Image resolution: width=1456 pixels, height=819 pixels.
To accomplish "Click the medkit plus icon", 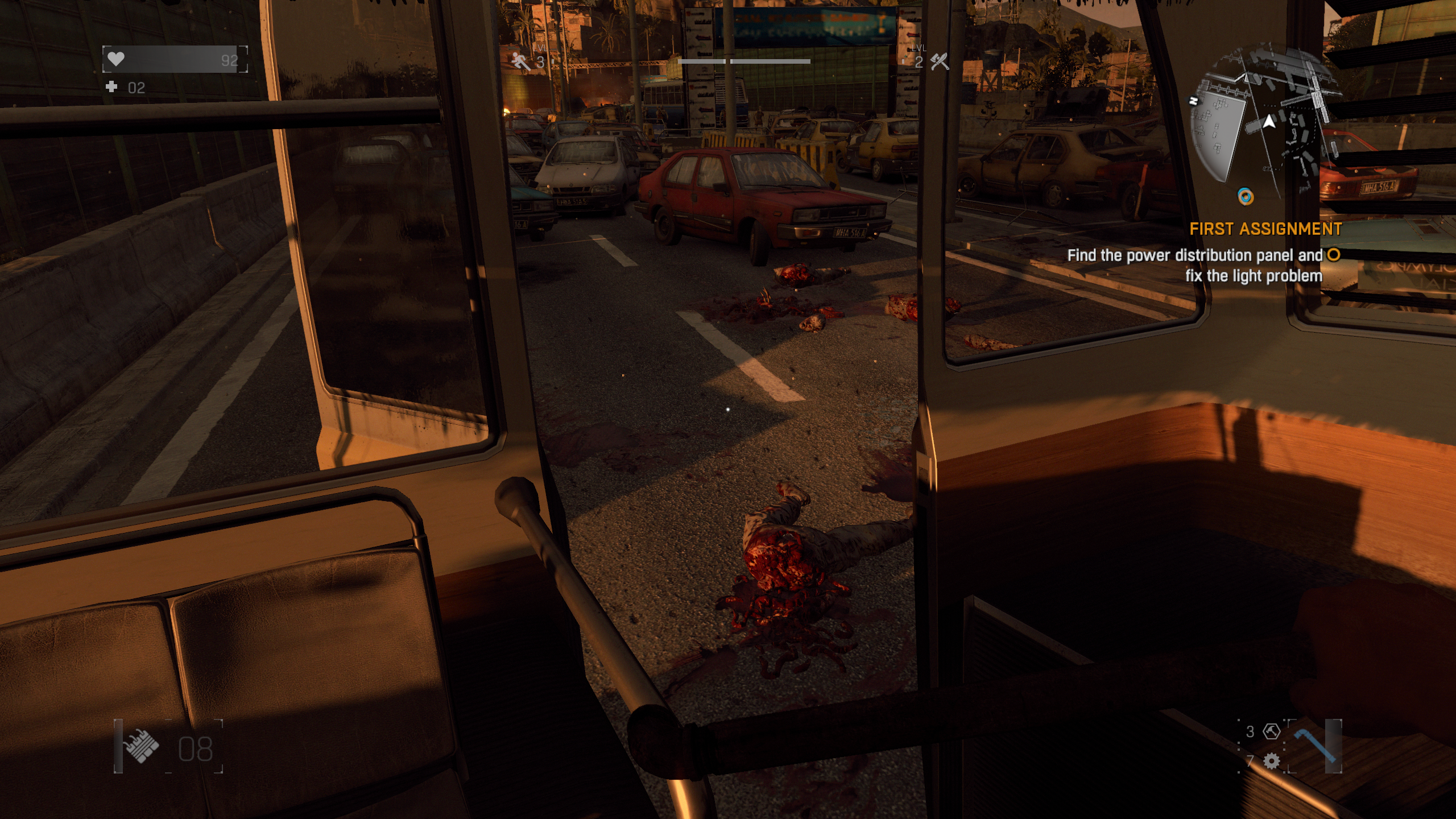I will [x=111, y=87].
